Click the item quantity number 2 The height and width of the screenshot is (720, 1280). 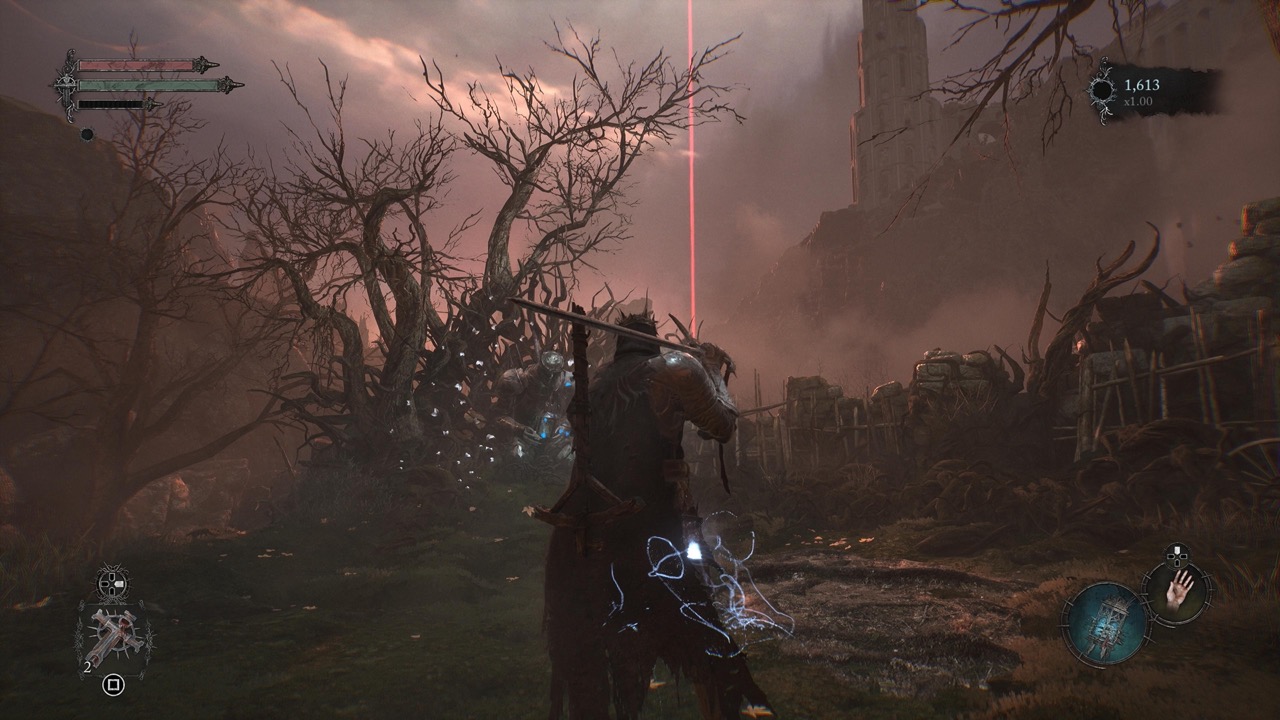(x=87, y=667)
